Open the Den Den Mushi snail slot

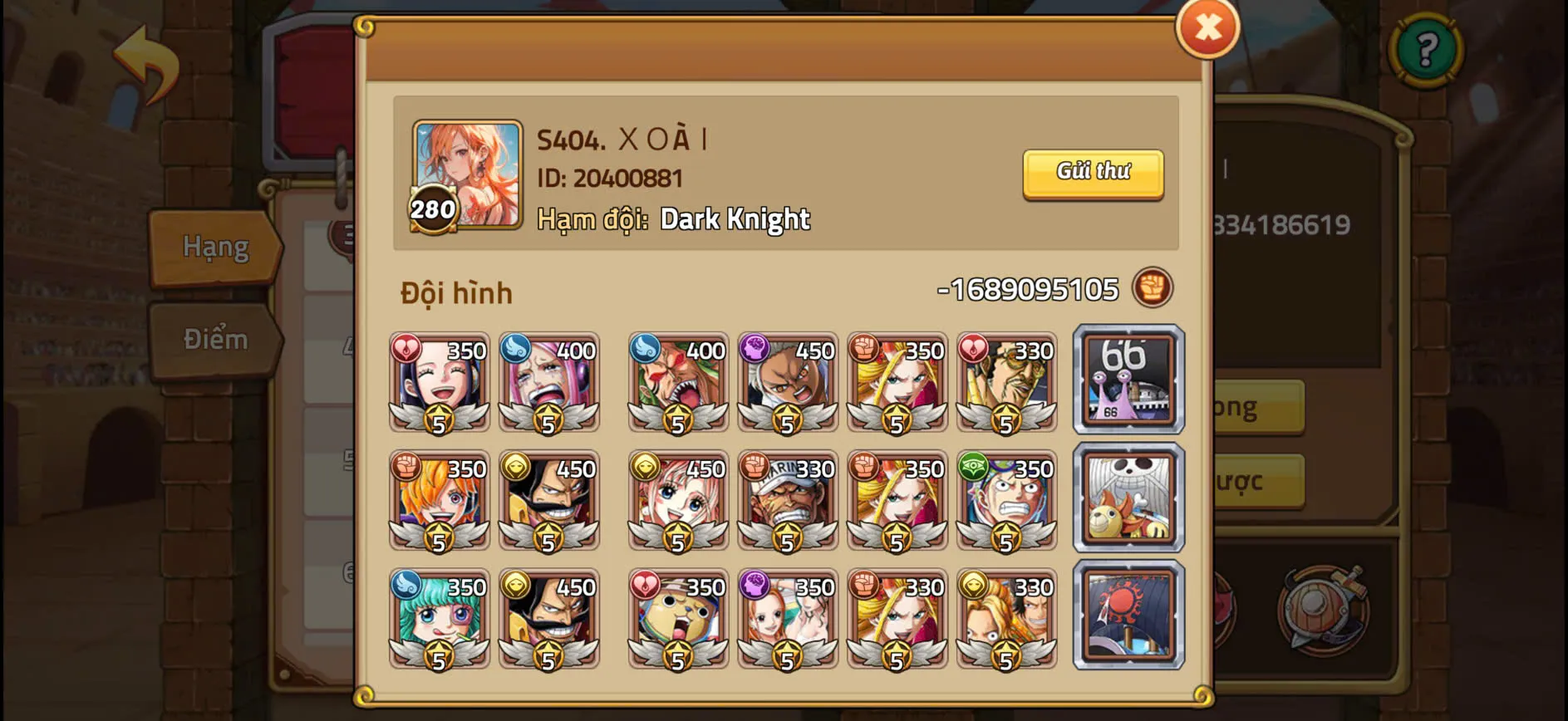tap(1127, 380)
